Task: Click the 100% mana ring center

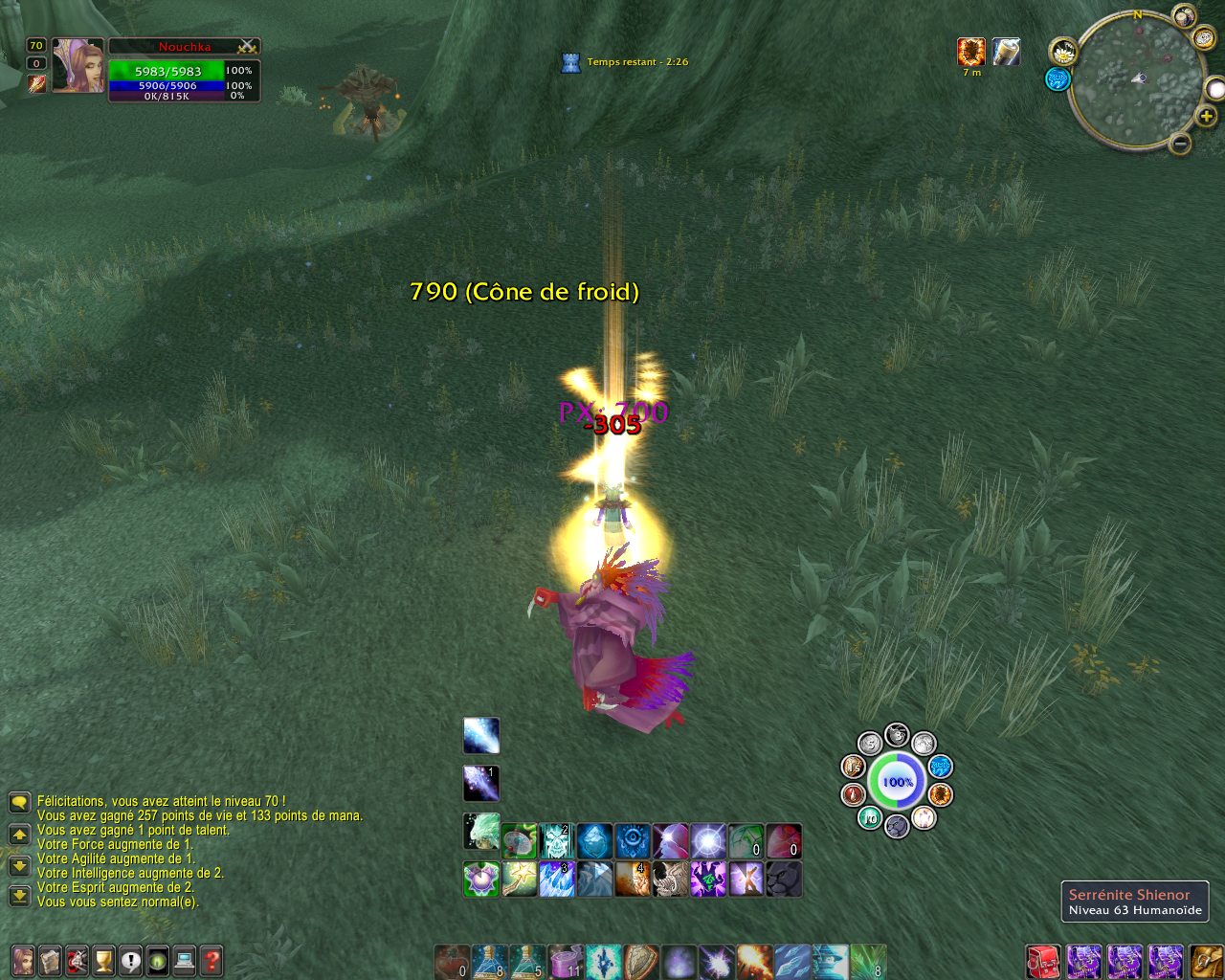Action: click(x=898, y=782)
